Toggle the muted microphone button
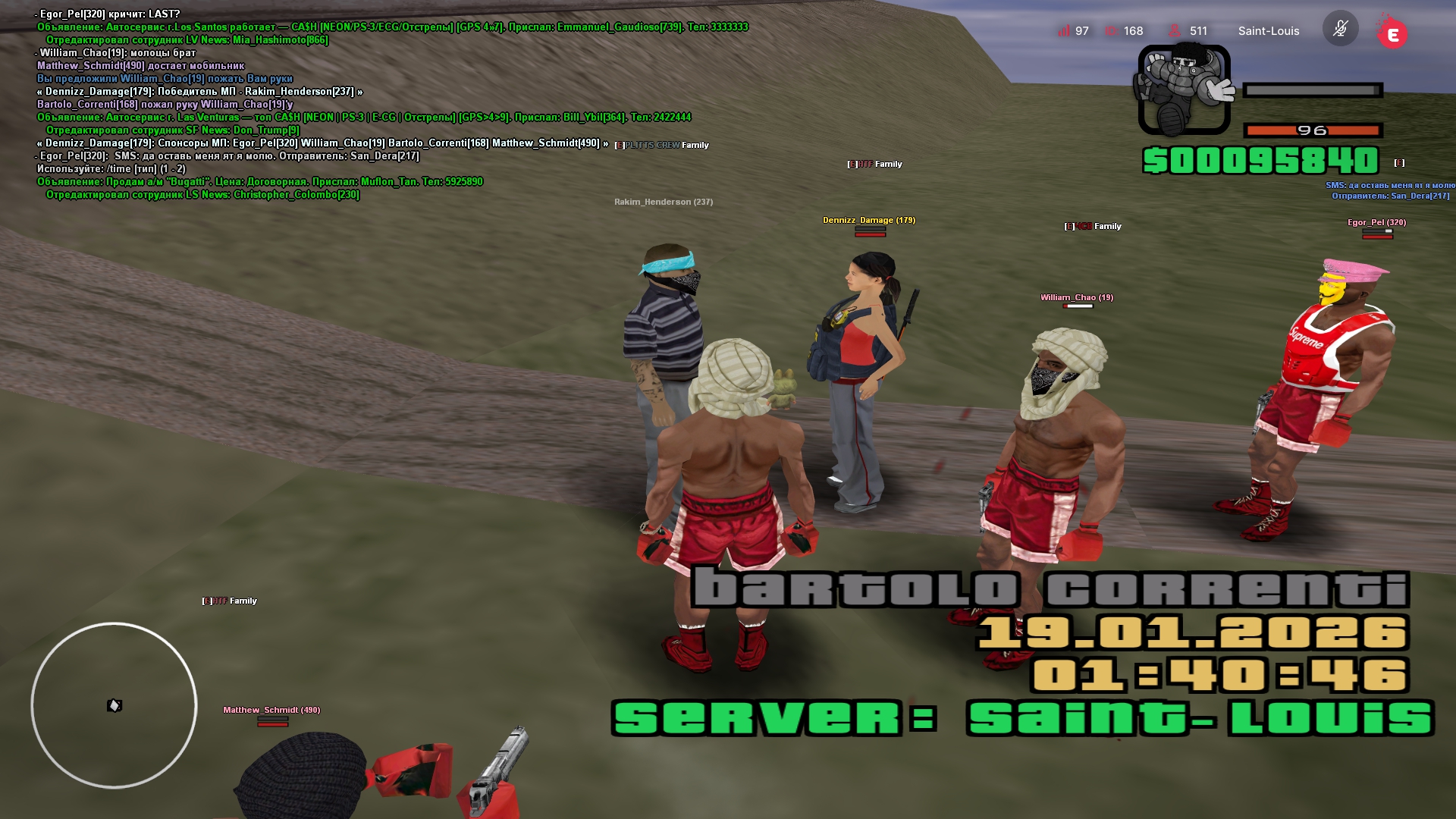This screenshot has height=819, width=1456. coord(1340,30)
